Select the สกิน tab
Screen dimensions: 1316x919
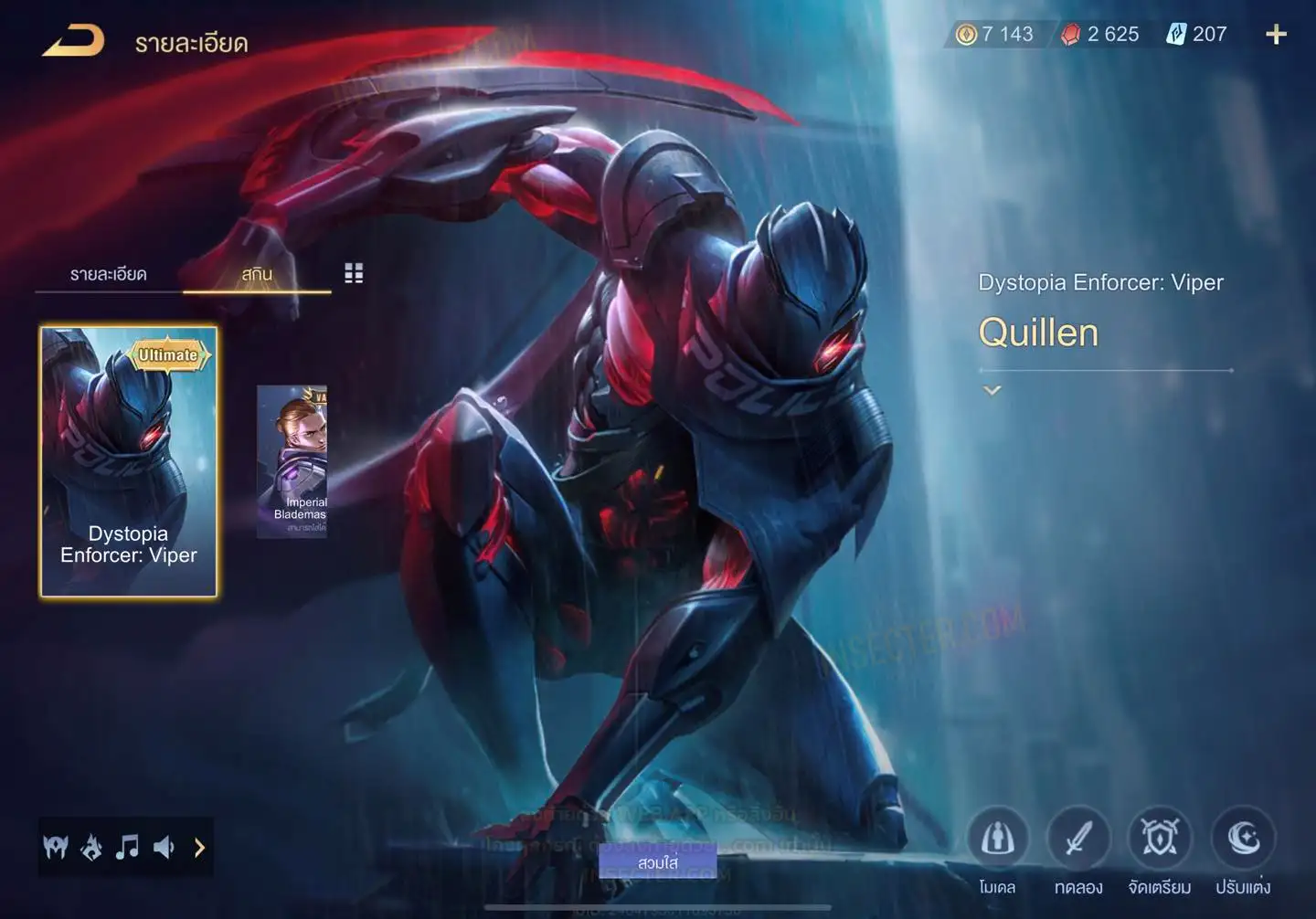click(x=257, y=274)
